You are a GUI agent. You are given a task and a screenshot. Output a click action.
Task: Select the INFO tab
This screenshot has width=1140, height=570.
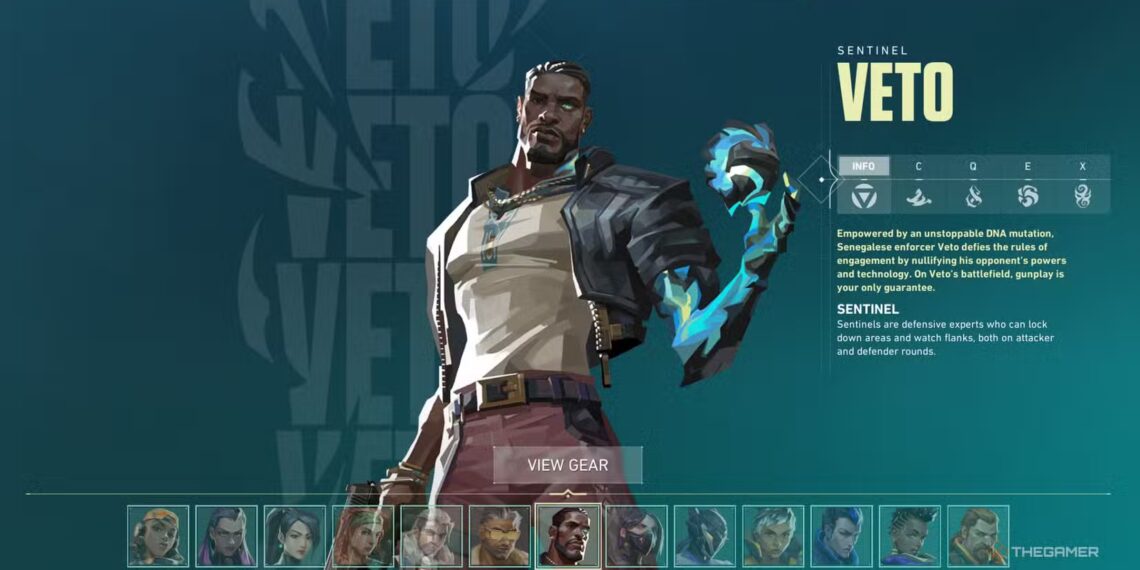point(863,166)
